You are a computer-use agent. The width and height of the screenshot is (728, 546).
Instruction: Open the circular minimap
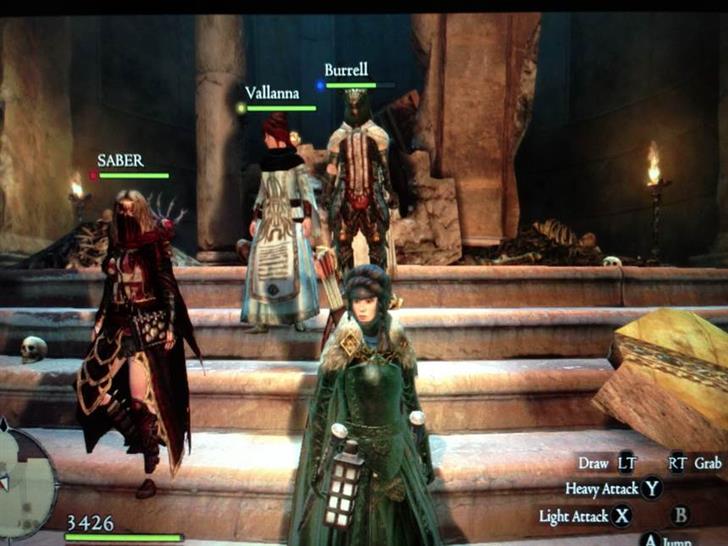22,482
